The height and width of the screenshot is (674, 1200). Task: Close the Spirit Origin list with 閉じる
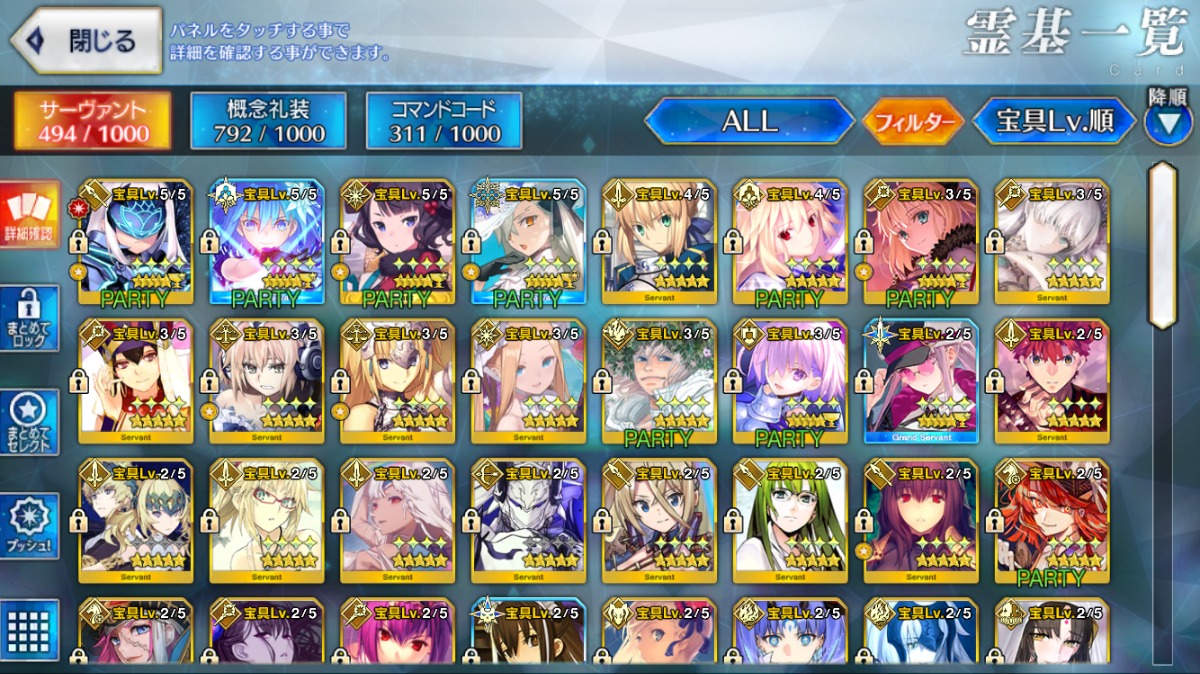(x=86, y=40)
